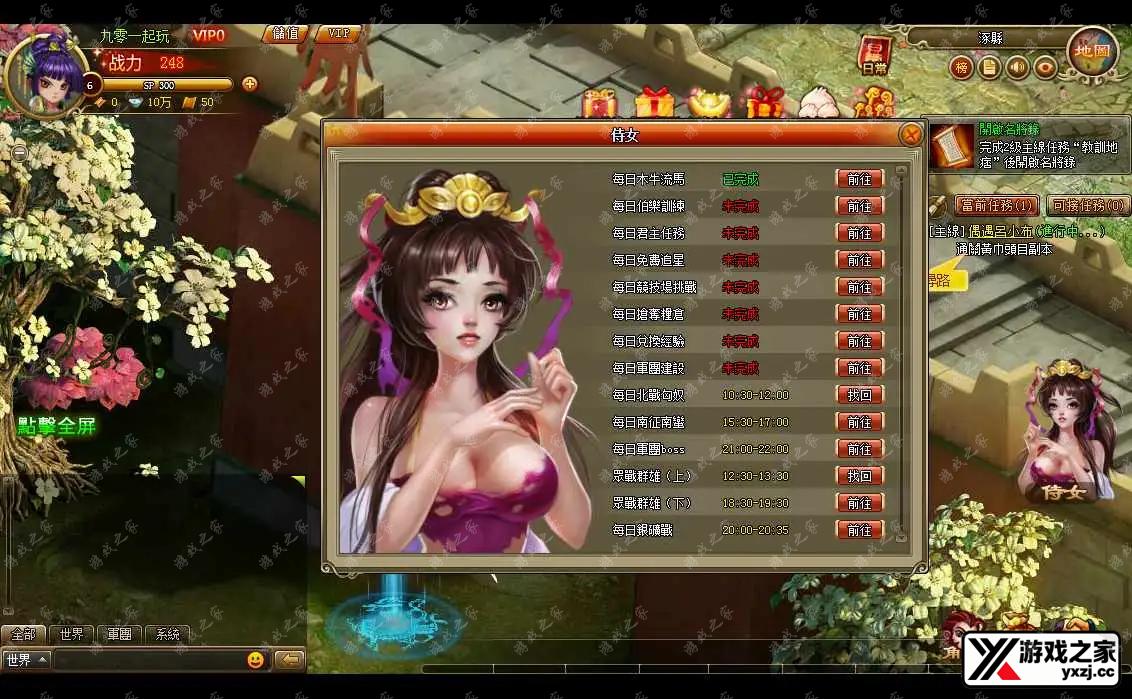1132x699 pixels.
Task: Open the 世界 chat channel dropdown
Action: [x=27, y=660]
